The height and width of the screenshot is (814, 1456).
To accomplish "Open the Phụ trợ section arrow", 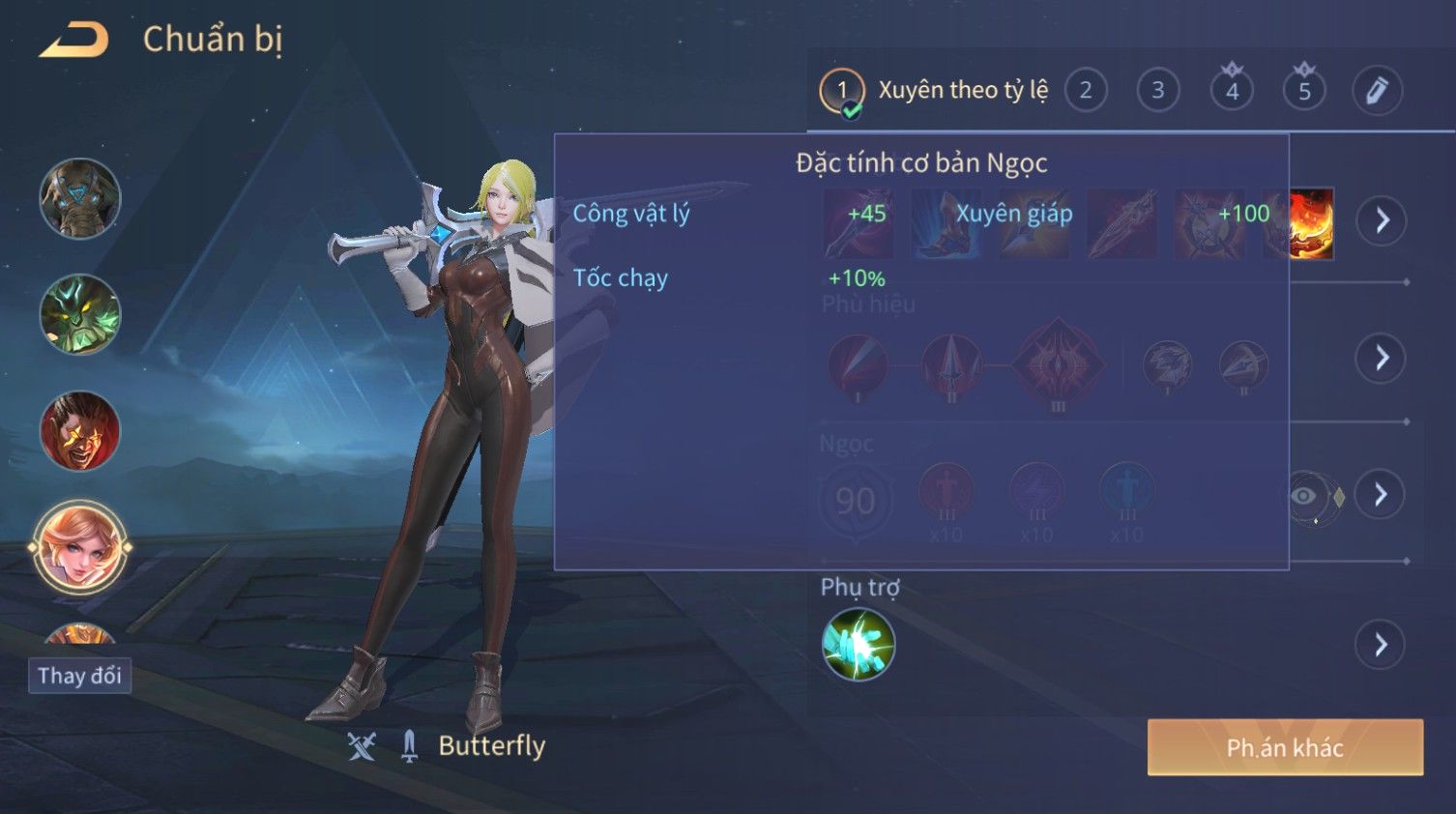I will click(1382, 645).
